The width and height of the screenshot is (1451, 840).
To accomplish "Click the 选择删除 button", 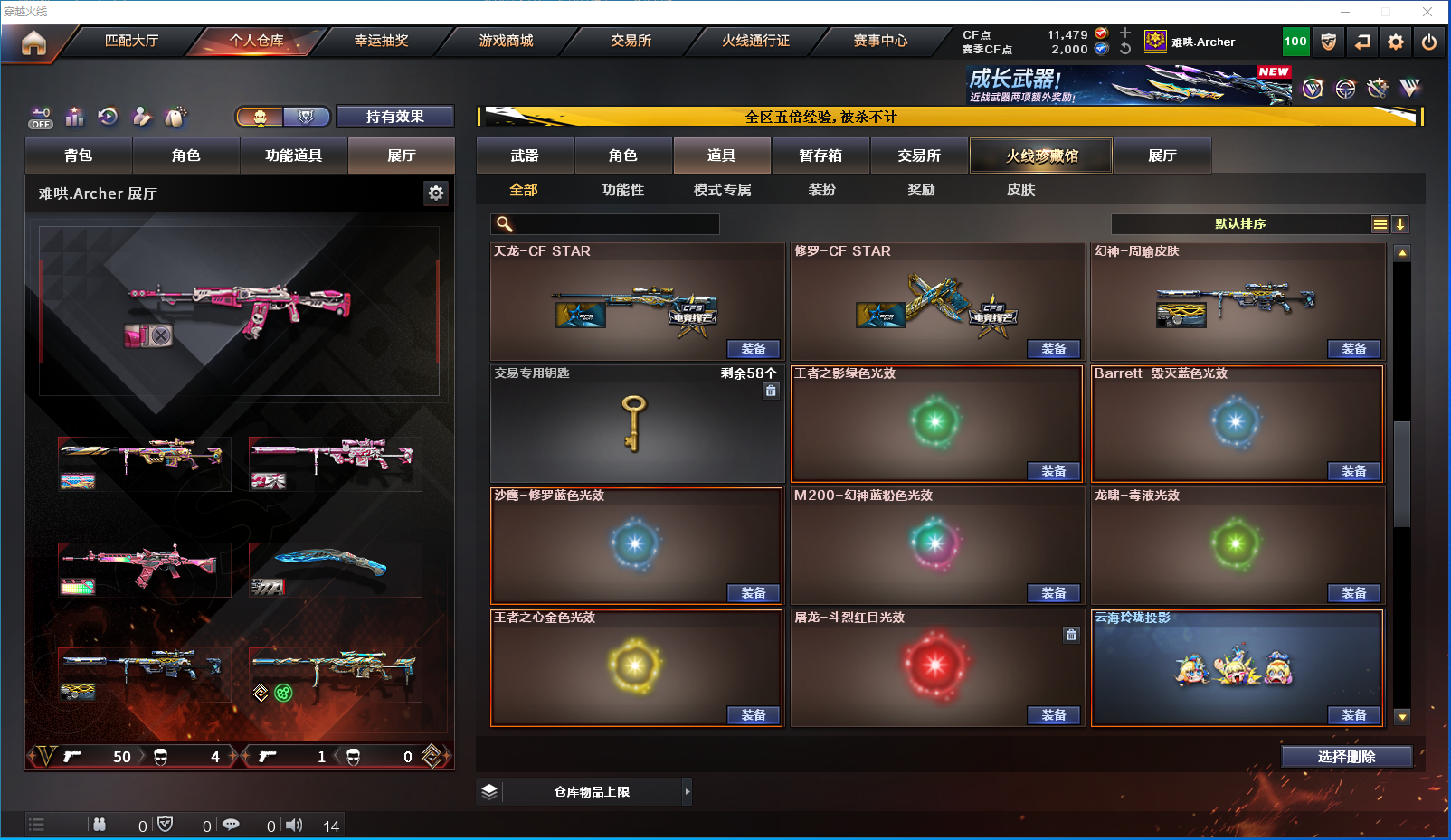I will pyautogui.click(x=1346, y=757).
